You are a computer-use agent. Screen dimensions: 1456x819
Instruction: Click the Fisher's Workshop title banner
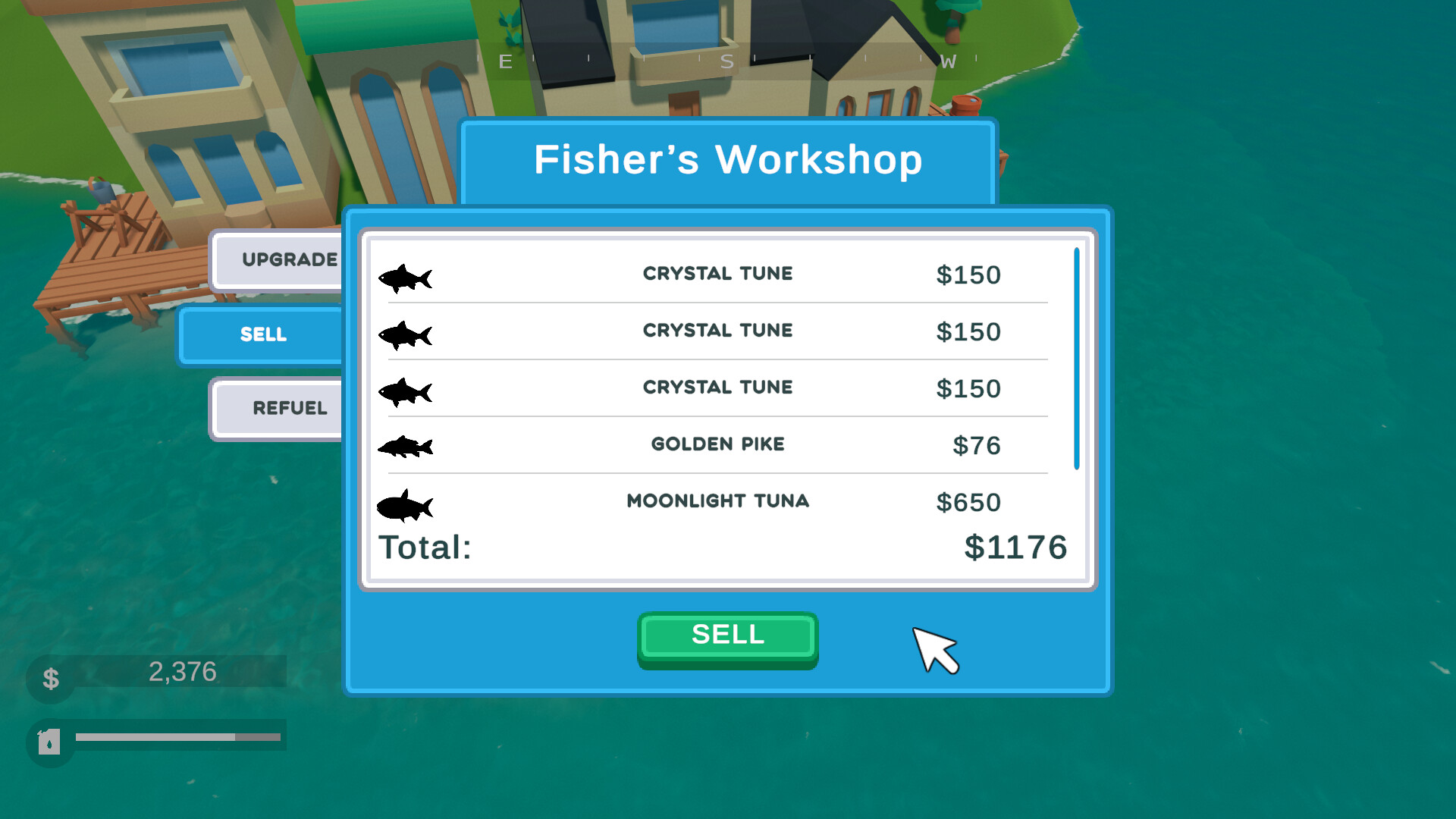[727, 160]
